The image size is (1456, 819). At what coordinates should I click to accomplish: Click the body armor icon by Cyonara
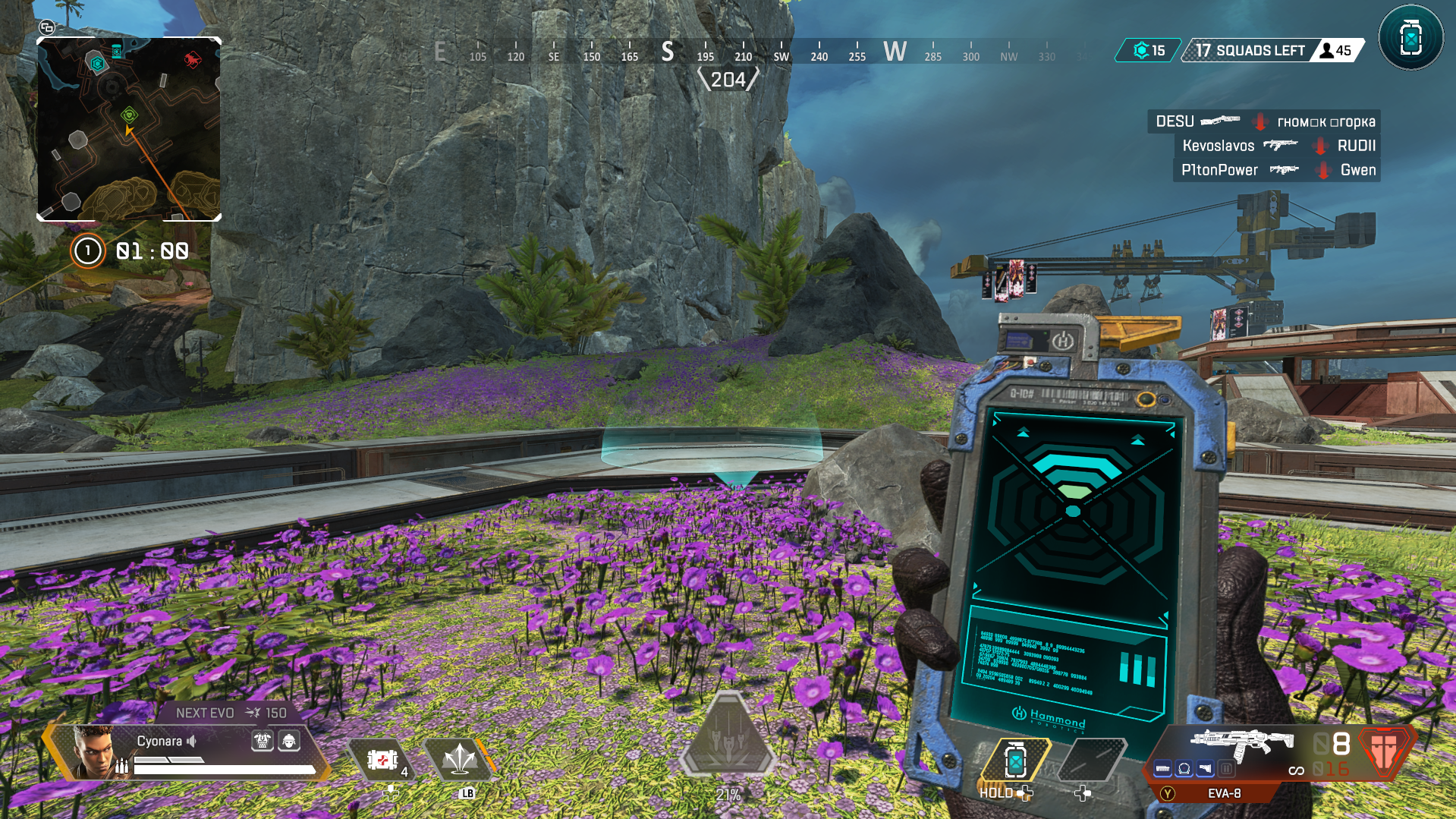tap(263, 741)
